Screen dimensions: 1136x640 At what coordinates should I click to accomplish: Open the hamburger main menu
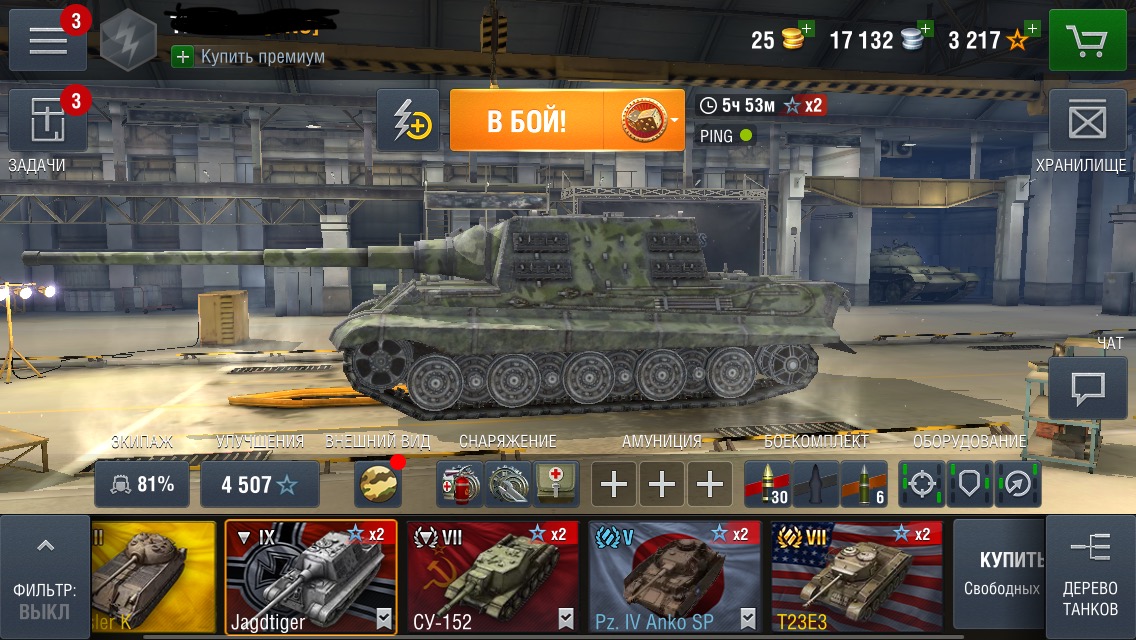(x=48, y=40)
